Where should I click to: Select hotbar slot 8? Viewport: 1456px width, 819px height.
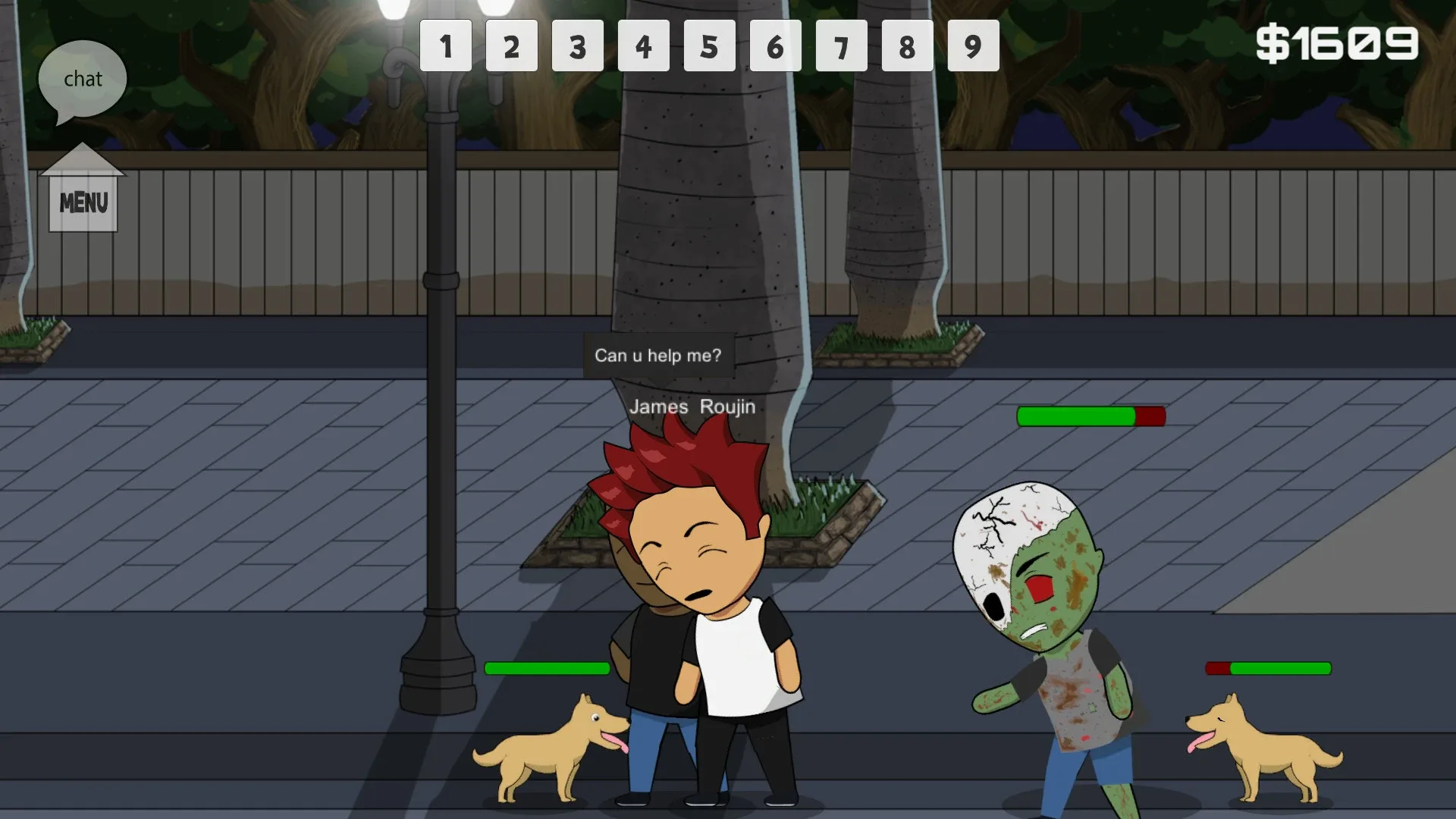pyautogui.click(x=907, y=47)
